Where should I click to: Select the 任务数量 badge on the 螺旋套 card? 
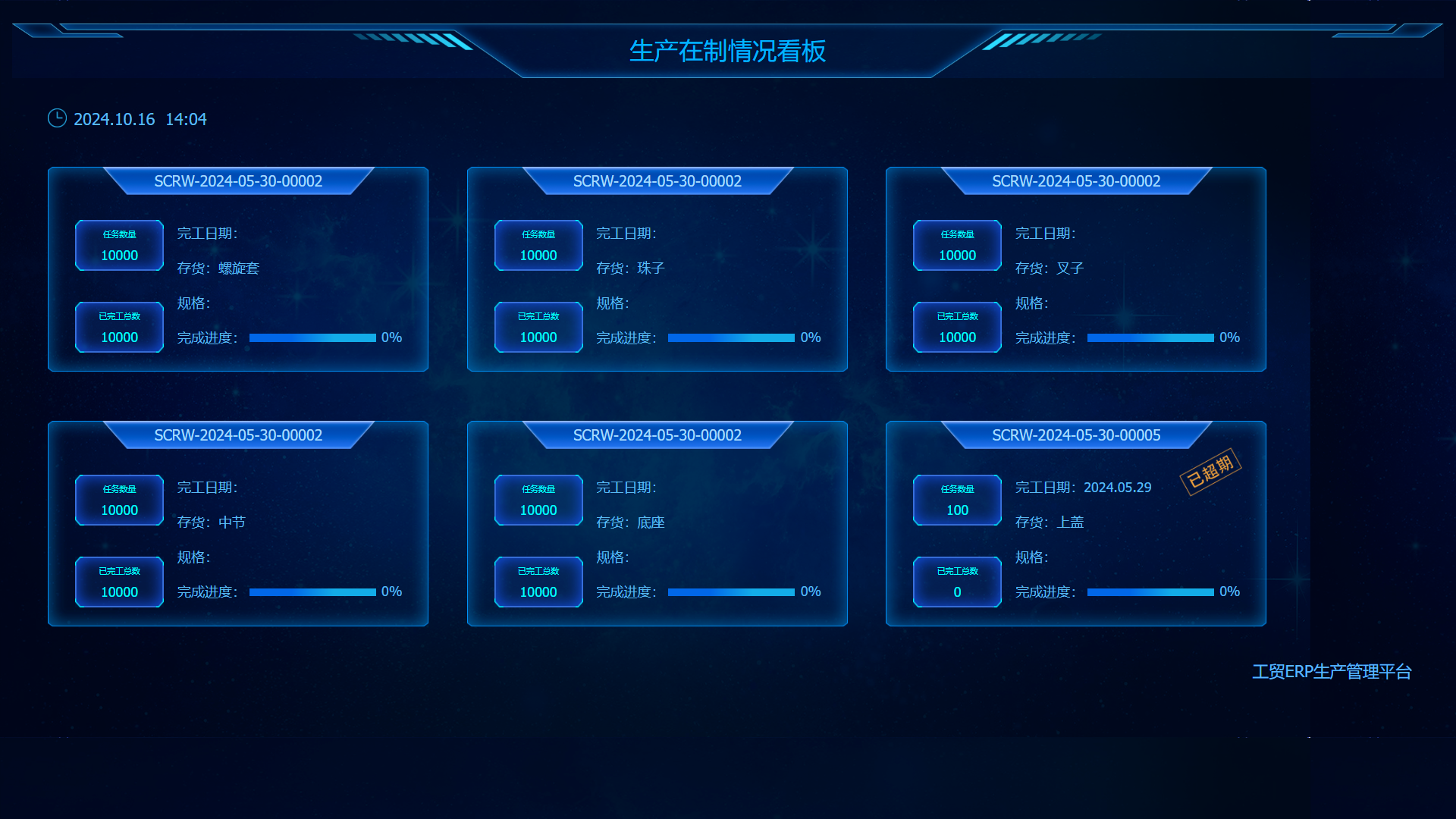point(118,245)
